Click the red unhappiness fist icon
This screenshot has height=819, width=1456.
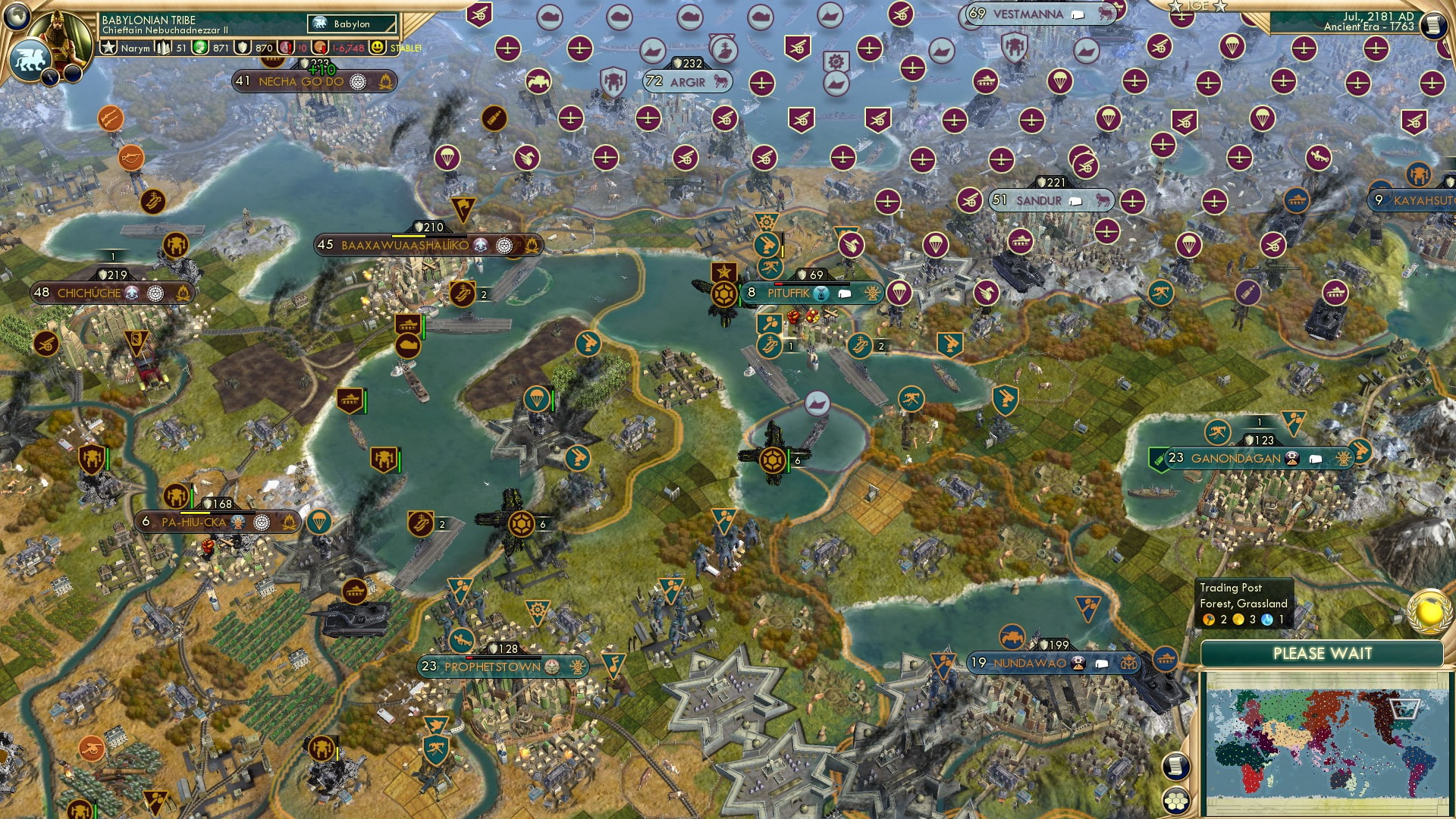(285, 47)
